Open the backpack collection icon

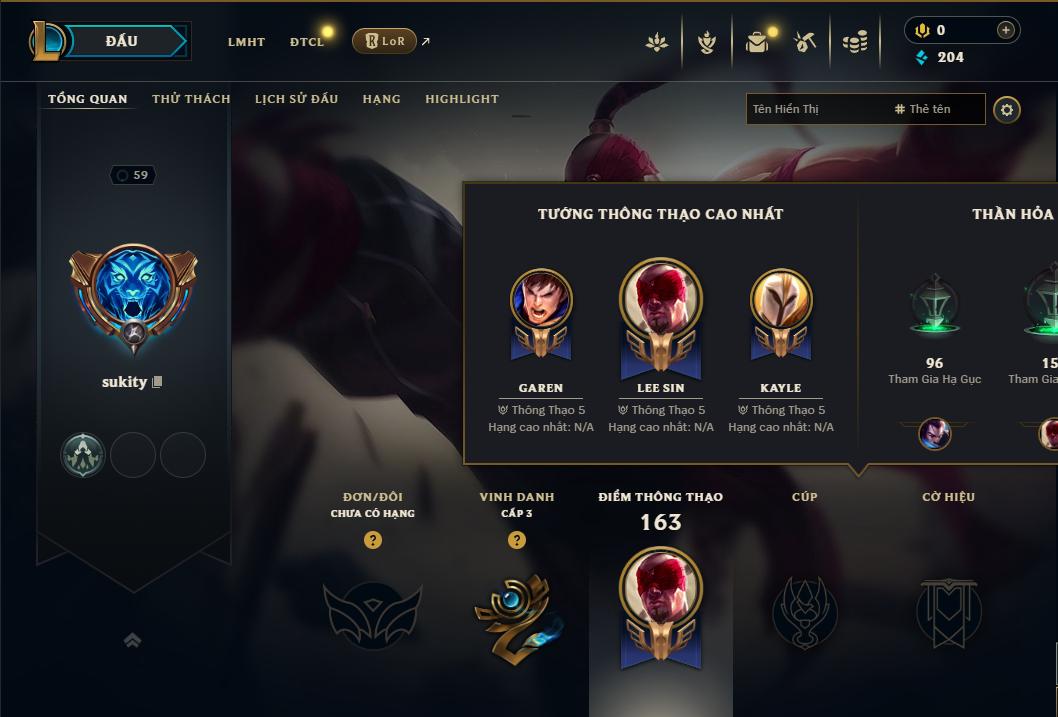[757, 42]
